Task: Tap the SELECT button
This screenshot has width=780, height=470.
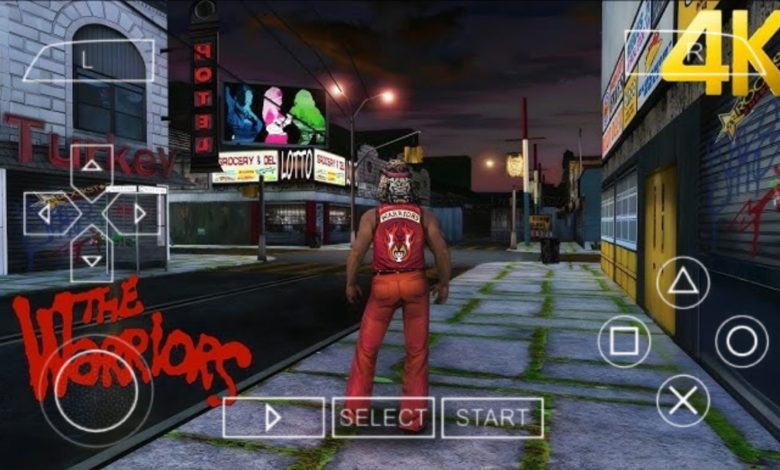Action: pos(383,418)
